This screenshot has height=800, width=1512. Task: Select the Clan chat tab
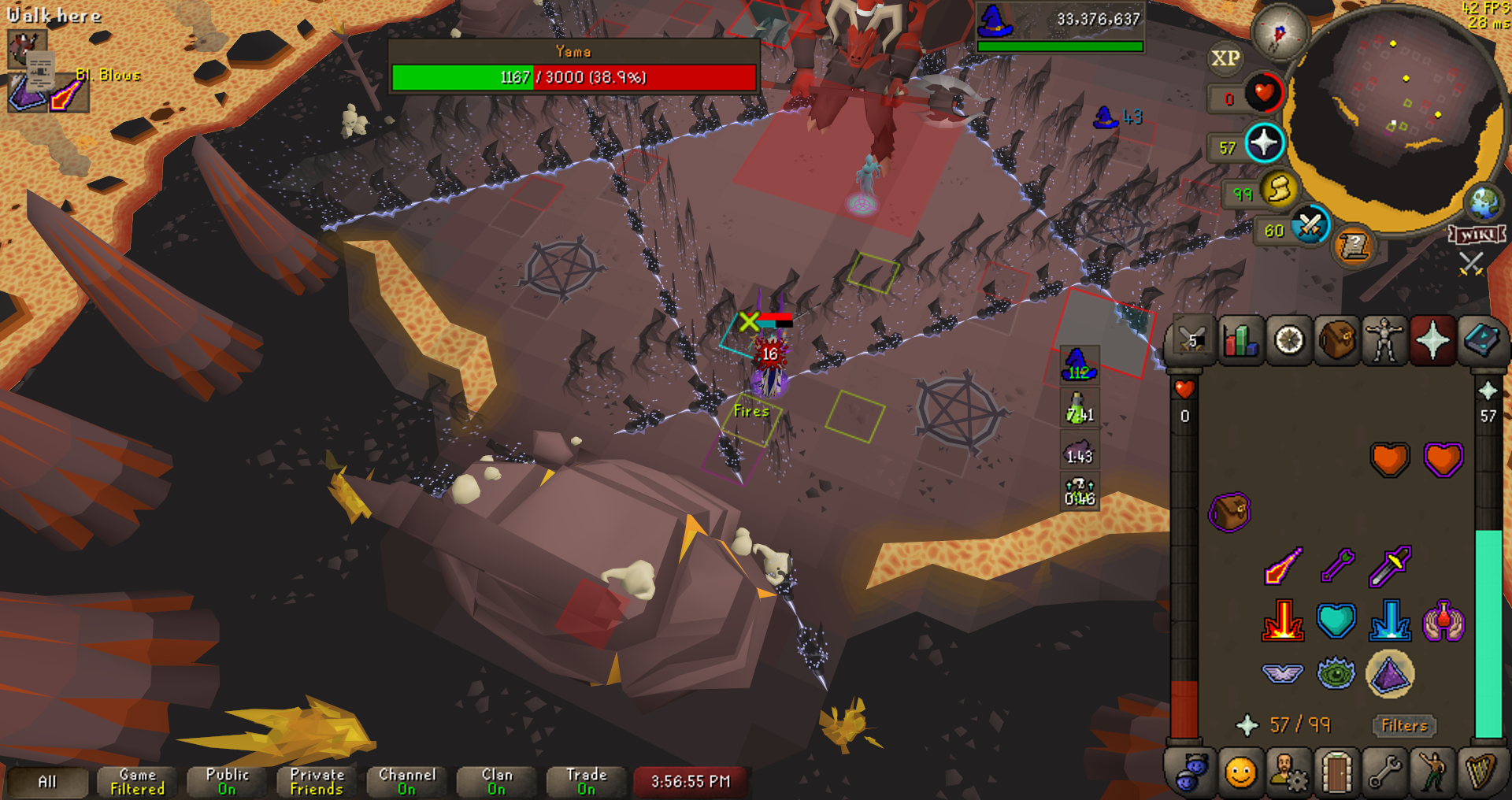point(497,781)
